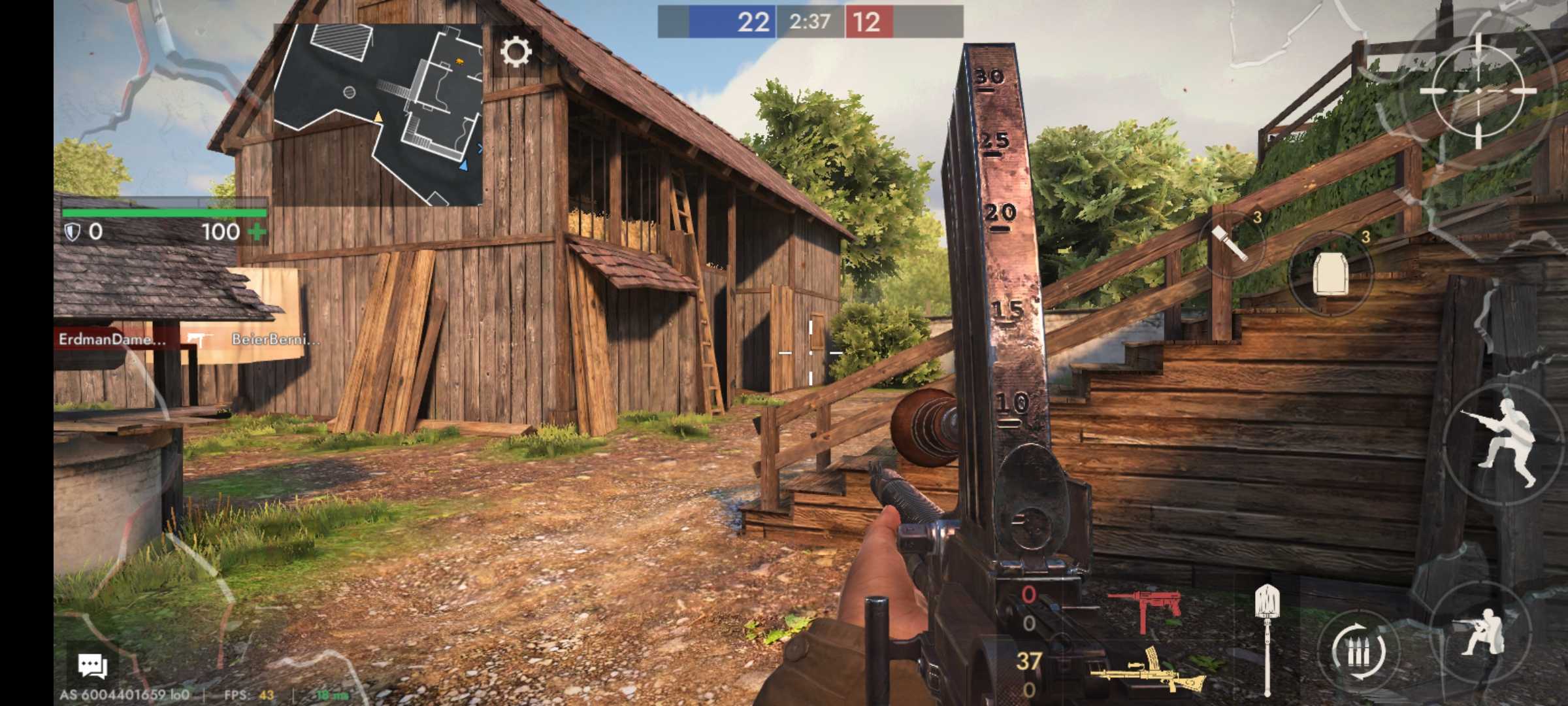
Task: Open the settings gear icon
Action: tap(515, 52)
